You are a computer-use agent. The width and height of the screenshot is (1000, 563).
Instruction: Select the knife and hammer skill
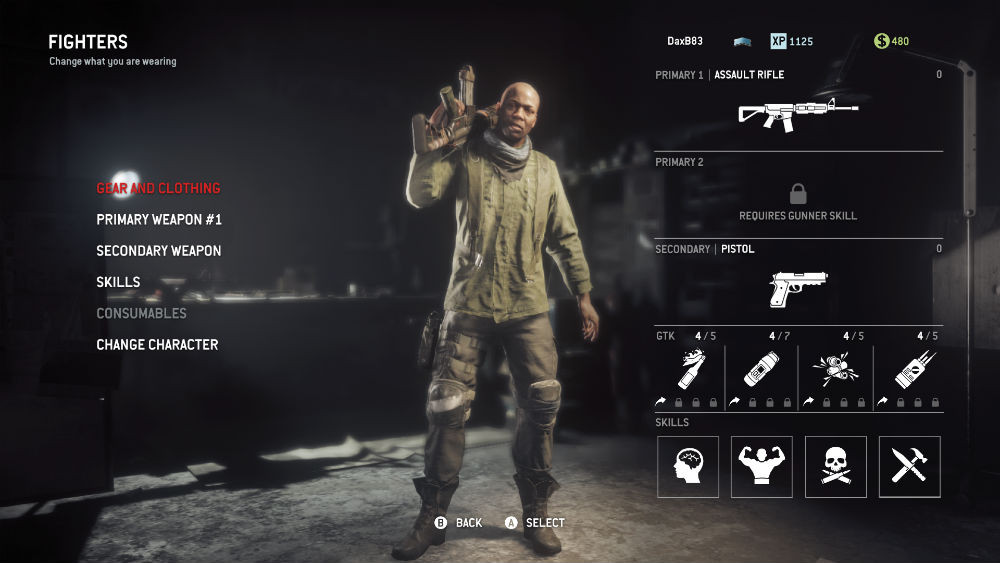(909, 467)
